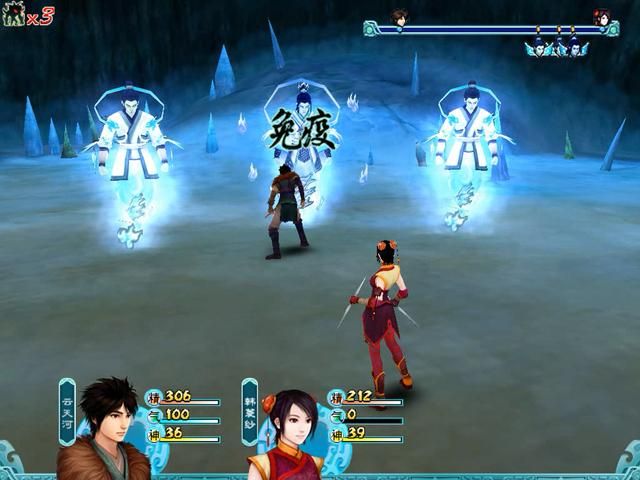Viewport: 640px width, 480px height.
Task: Click the 云天河 name plate
Action: (x=67, y=412)
